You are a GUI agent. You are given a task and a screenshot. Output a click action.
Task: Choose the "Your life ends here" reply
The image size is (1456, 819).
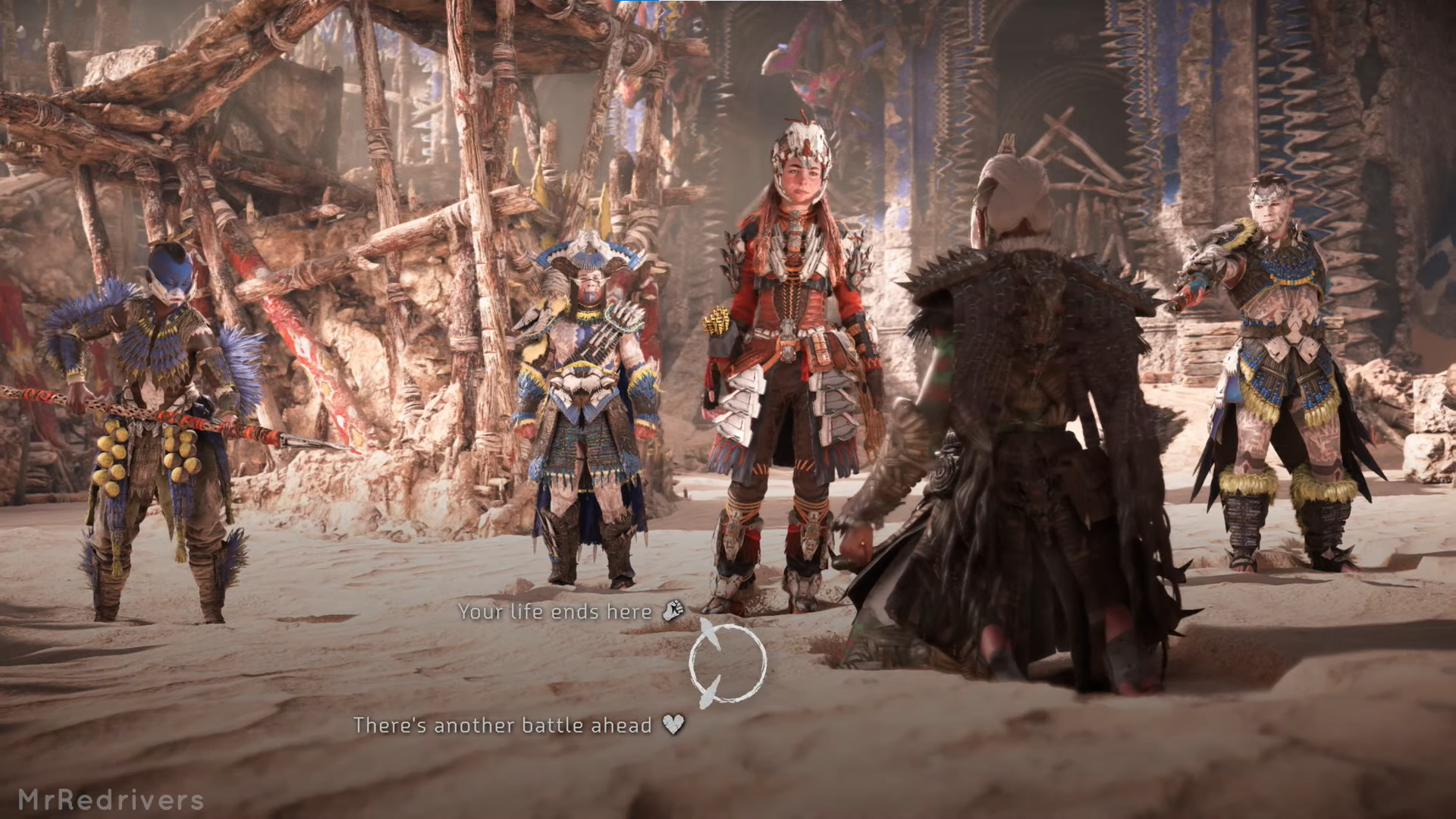click(x=556, y=611)
